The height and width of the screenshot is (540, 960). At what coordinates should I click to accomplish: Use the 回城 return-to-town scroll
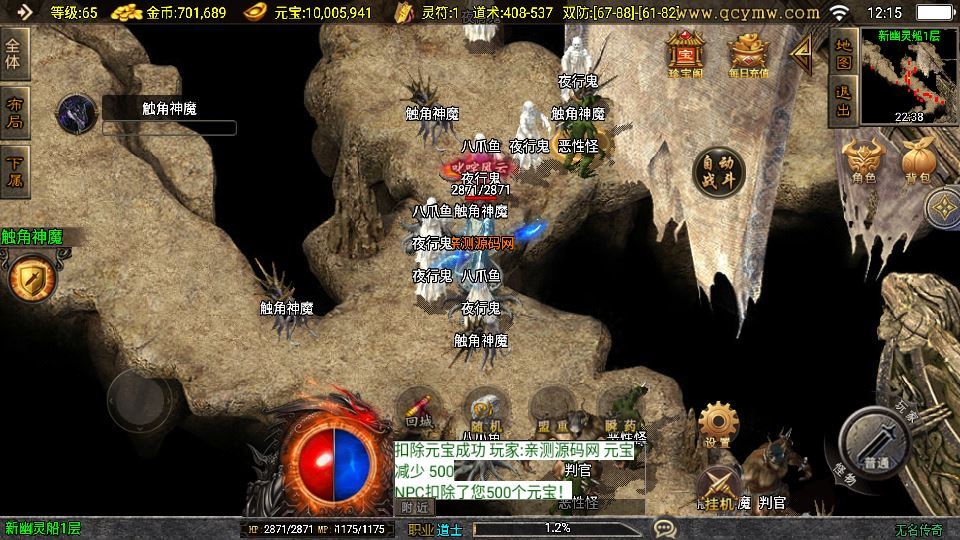[x=419, y=410]
